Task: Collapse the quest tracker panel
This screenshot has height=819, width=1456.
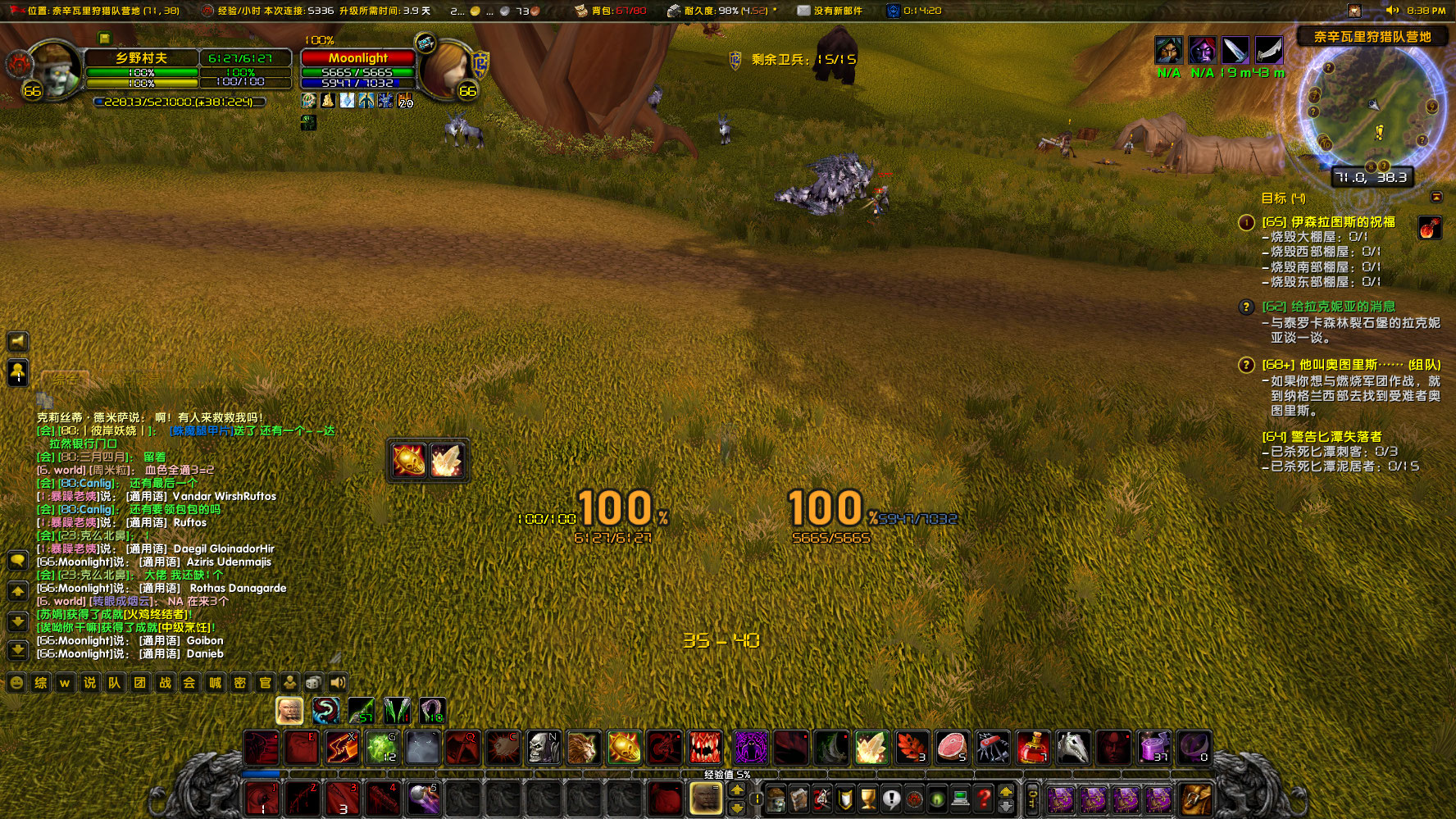Action: pos(1438,197)
